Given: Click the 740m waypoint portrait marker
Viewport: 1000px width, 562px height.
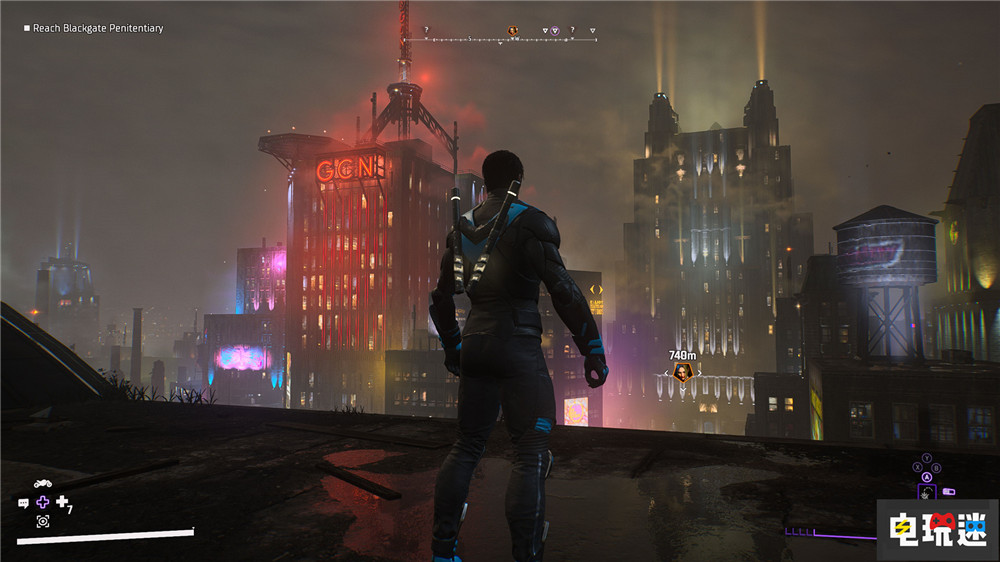Looking at the screenshot, I should coord(682,373).
